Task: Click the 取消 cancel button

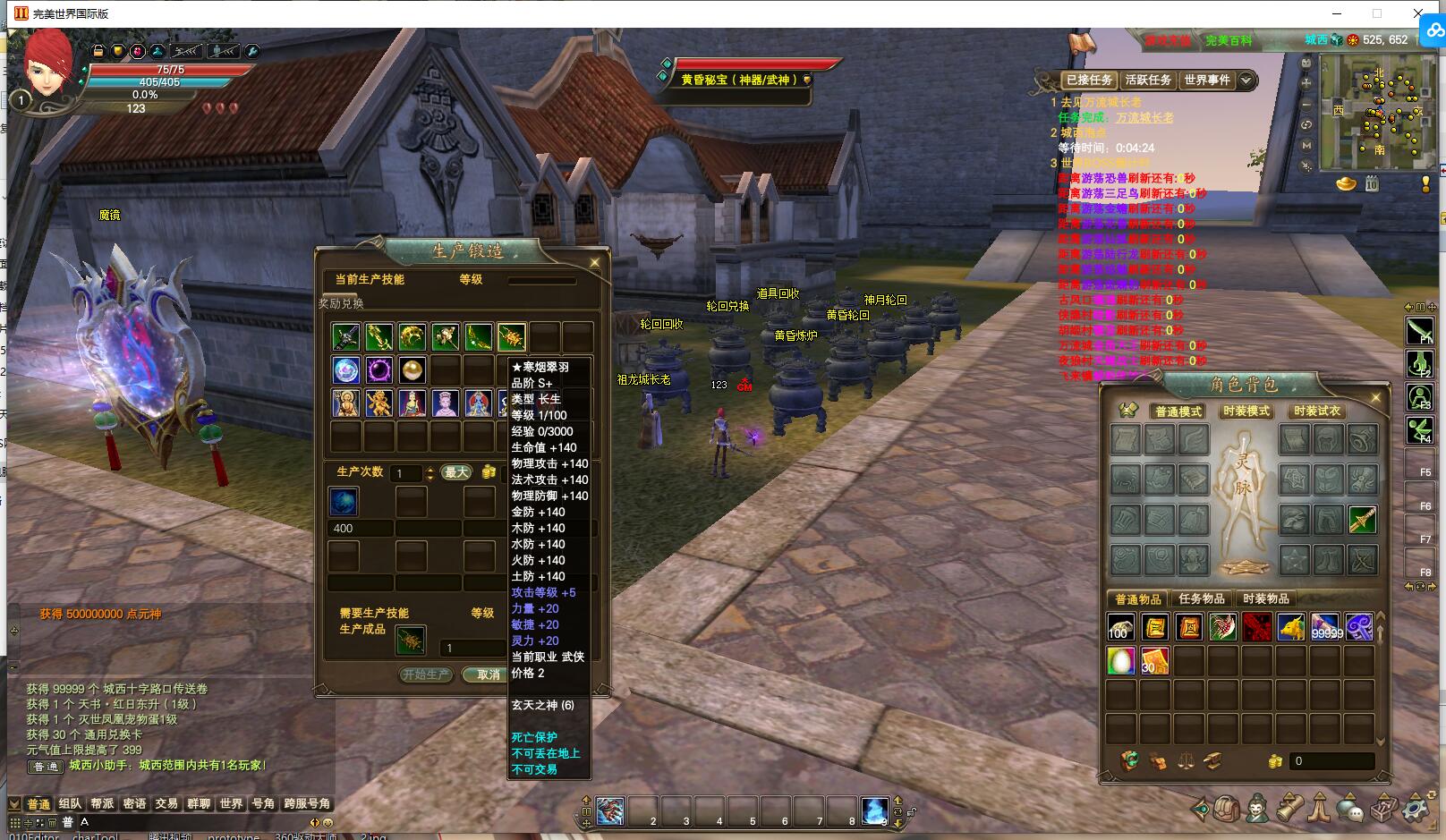Action: click(x=488, y=675)
